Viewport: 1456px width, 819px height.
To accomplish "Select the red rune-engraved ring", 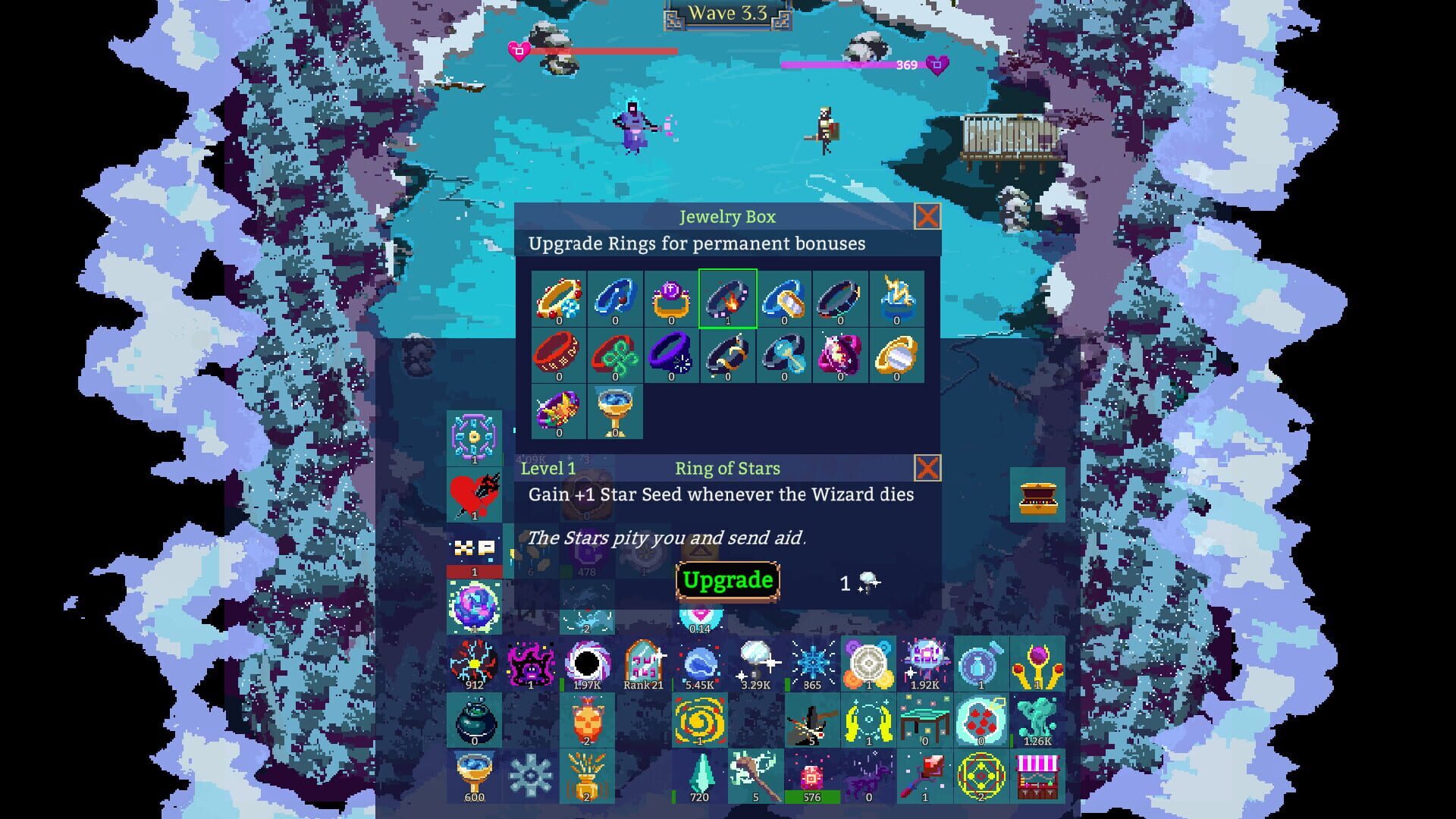I will 559,354.
